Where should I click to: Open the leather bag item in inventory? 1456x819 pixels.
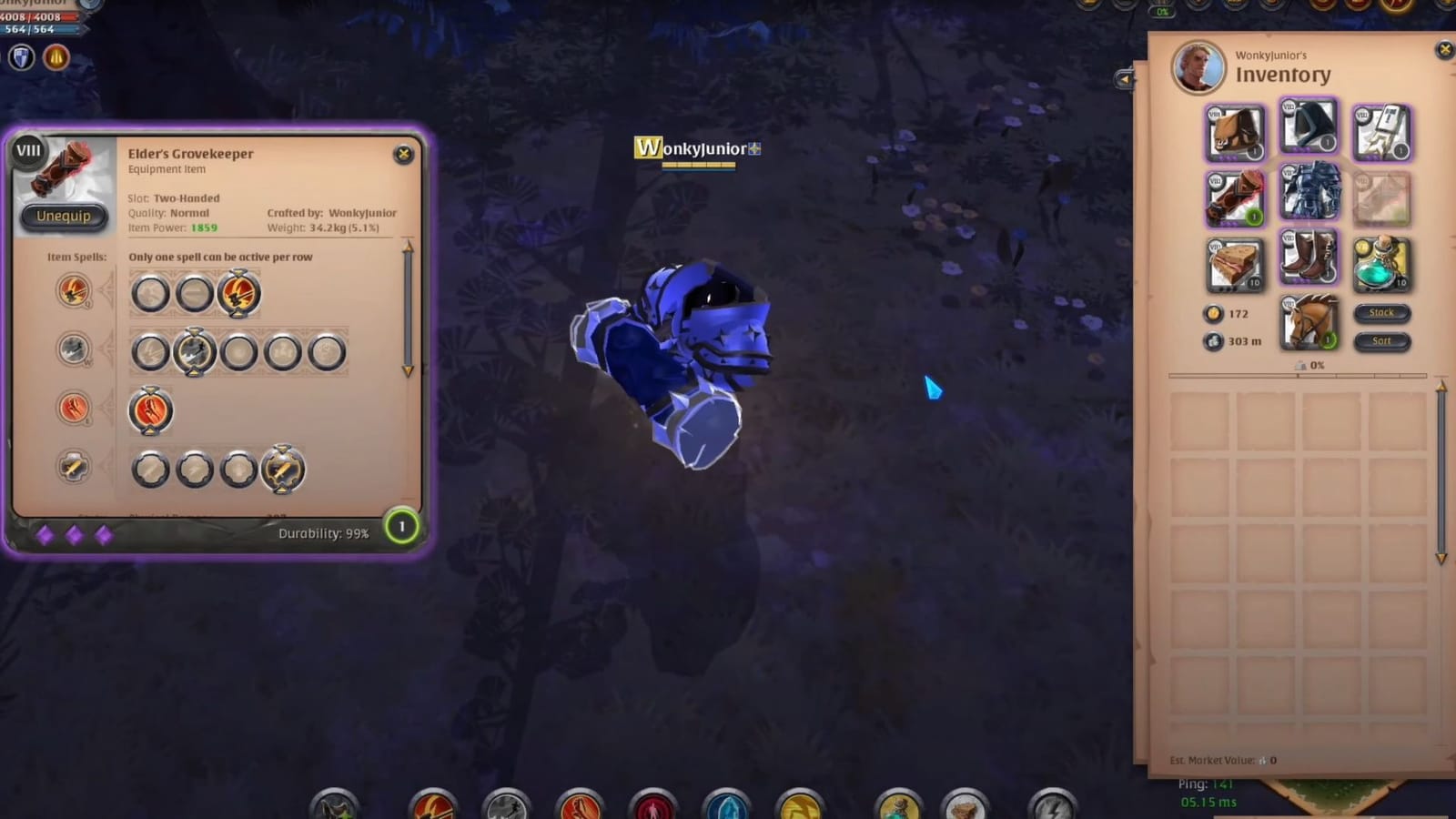pos(1235,132)
